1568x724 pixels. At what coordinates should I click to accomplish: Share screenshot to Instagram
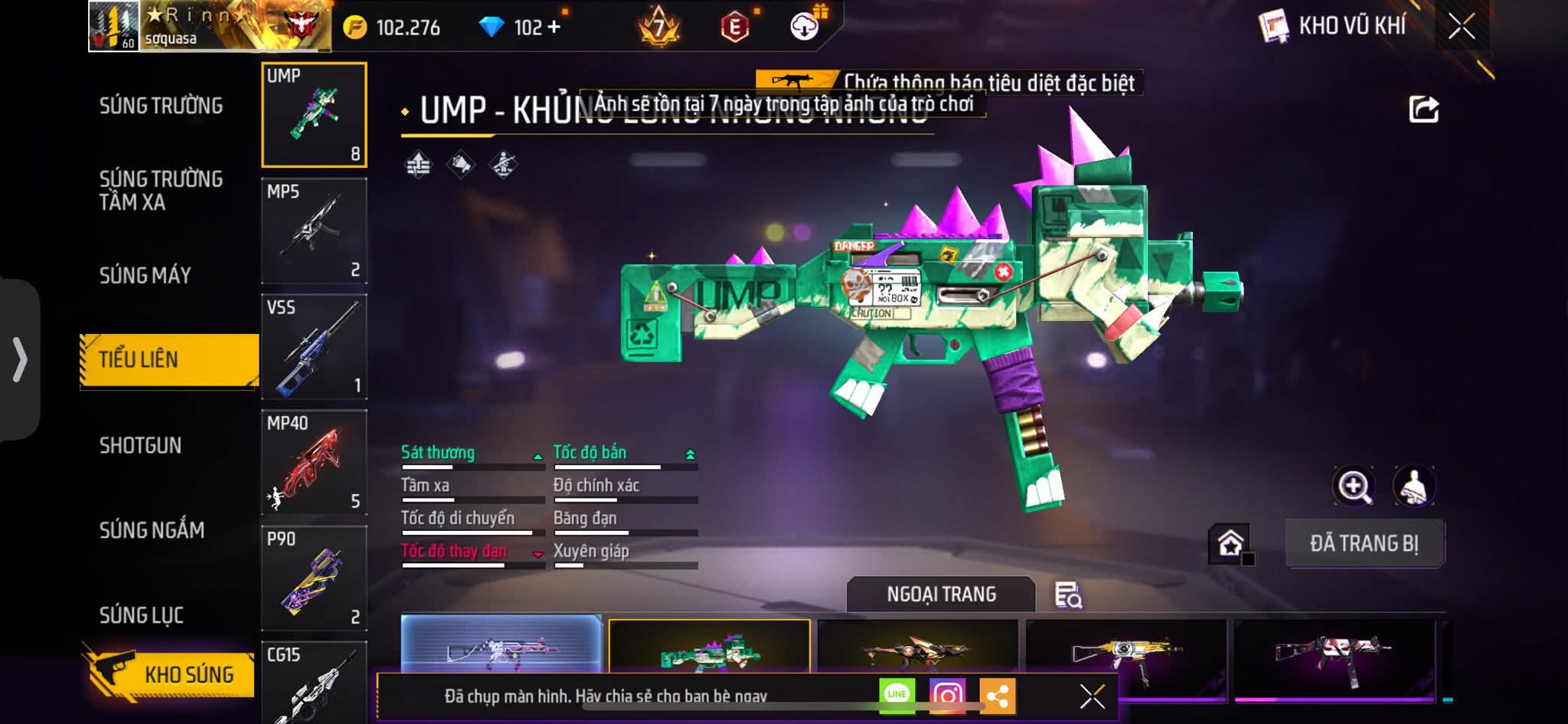tap(947, 695)
